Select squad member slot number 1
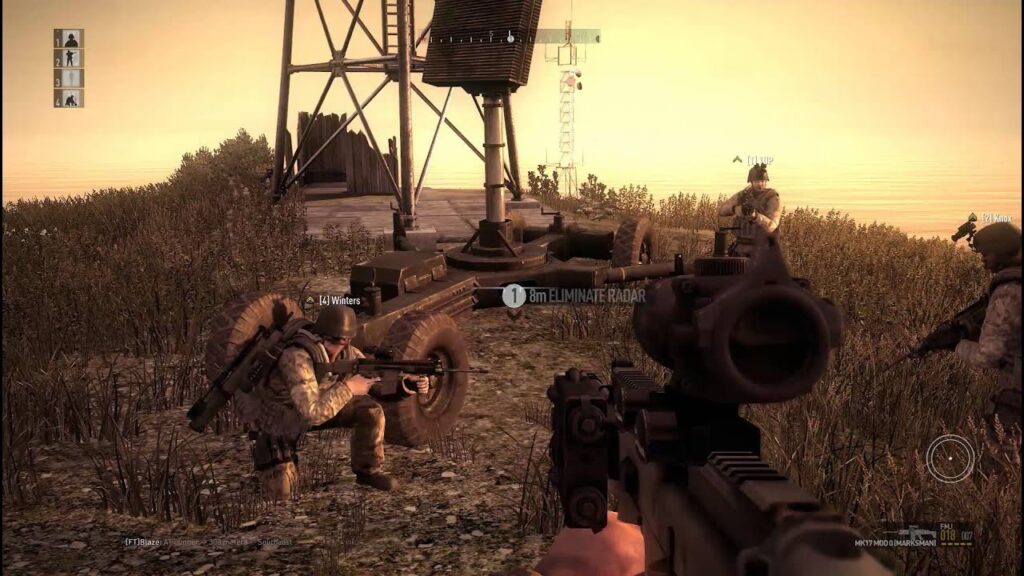The height and width of the screenshot is (576, 1024). pyautogui.click(x=69, y=39)
